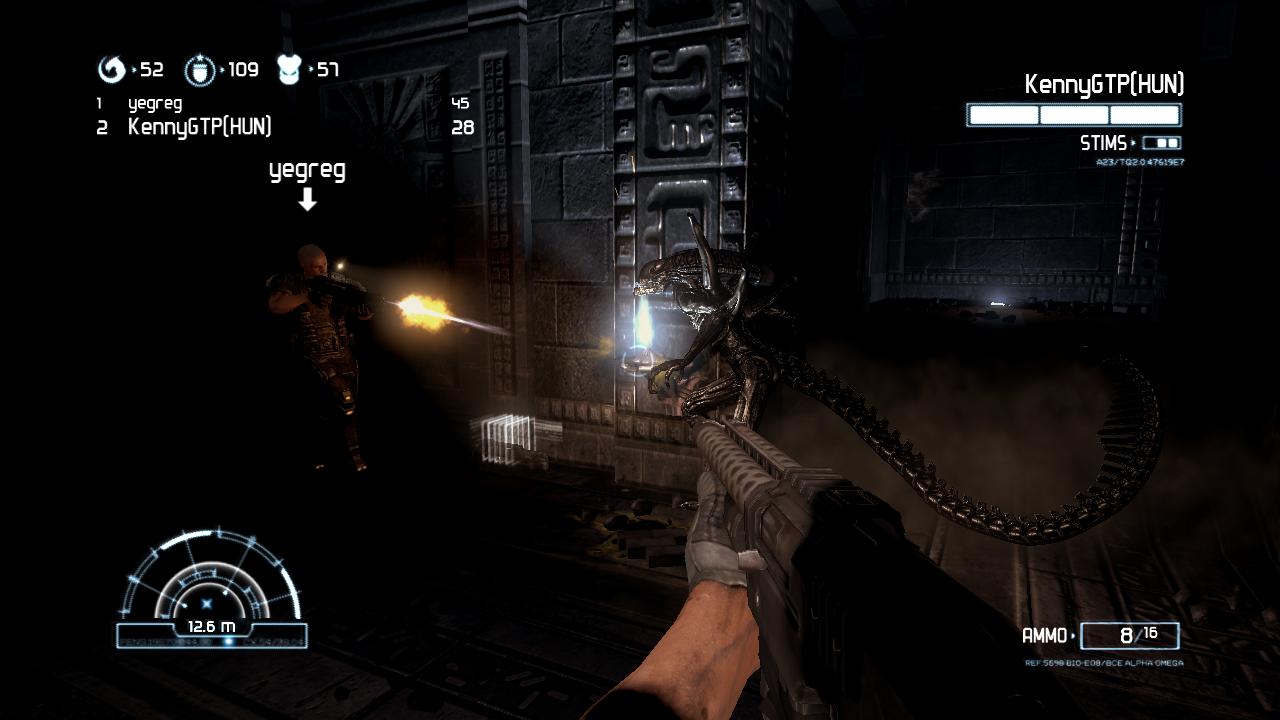Toggle the rightmost health bar segment
Viewport: 1280px width, 720px height.
[x=1143, y=115]
